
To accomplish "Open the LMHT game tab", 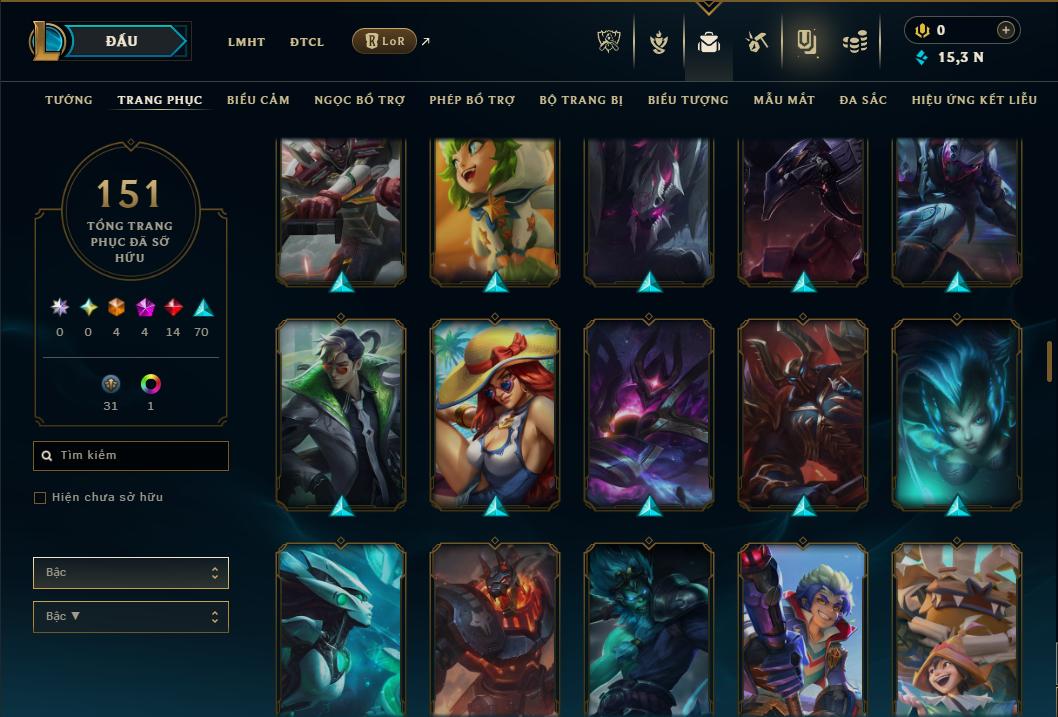I will (246, 42).
